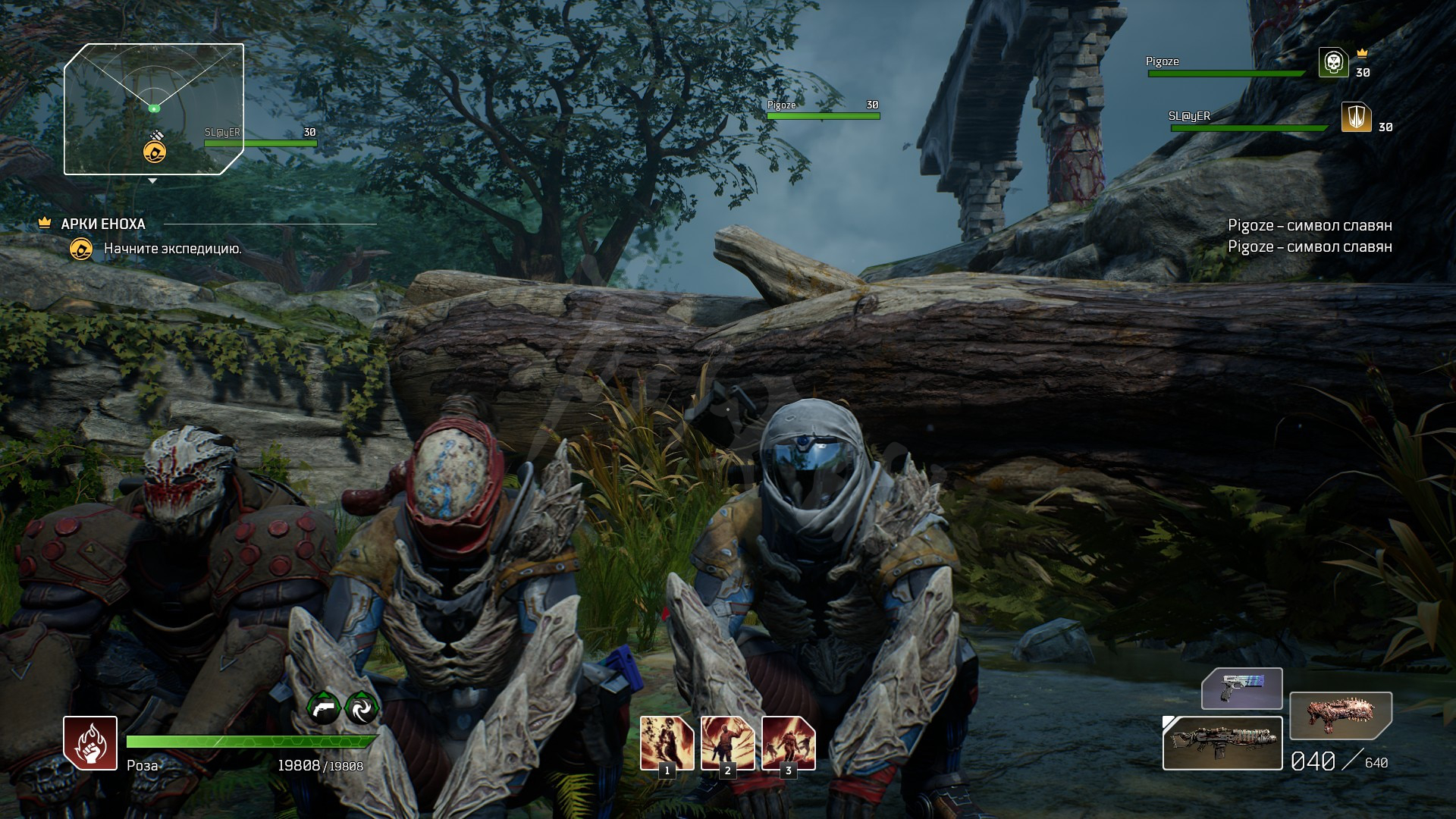Activate skill slot number 3

tap(788, 743)
